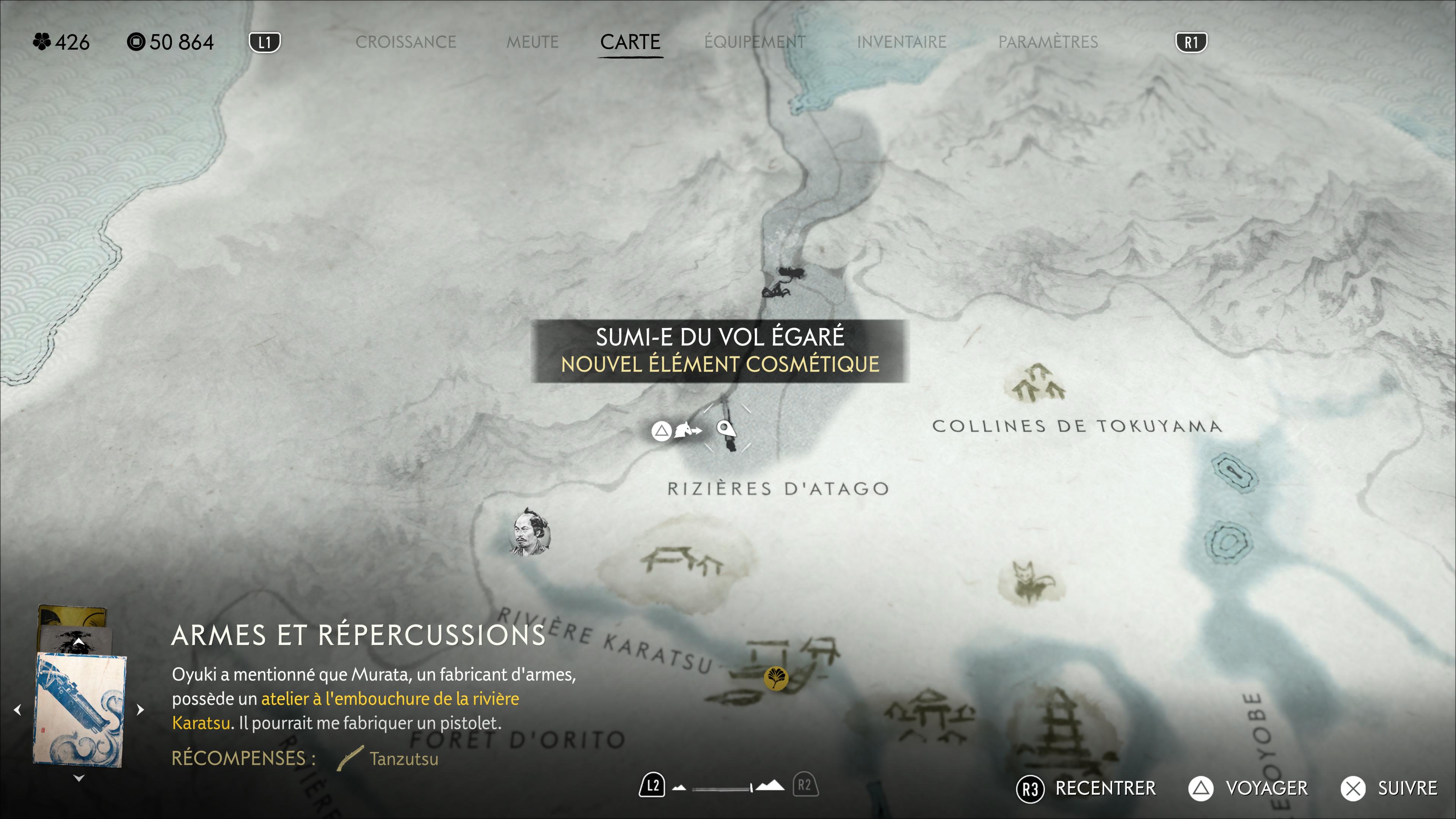Switch to the Équipement tab

(755, 42)
